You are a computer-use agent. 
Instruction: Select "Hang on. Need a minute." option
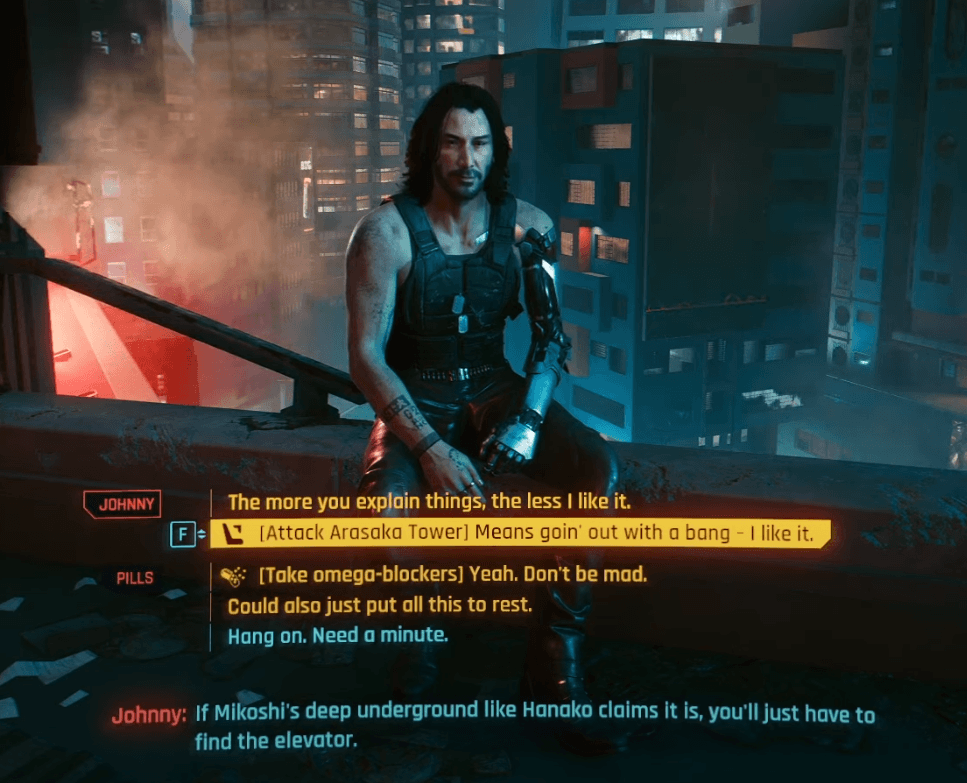pyautogui.click(x=338, y=635)
